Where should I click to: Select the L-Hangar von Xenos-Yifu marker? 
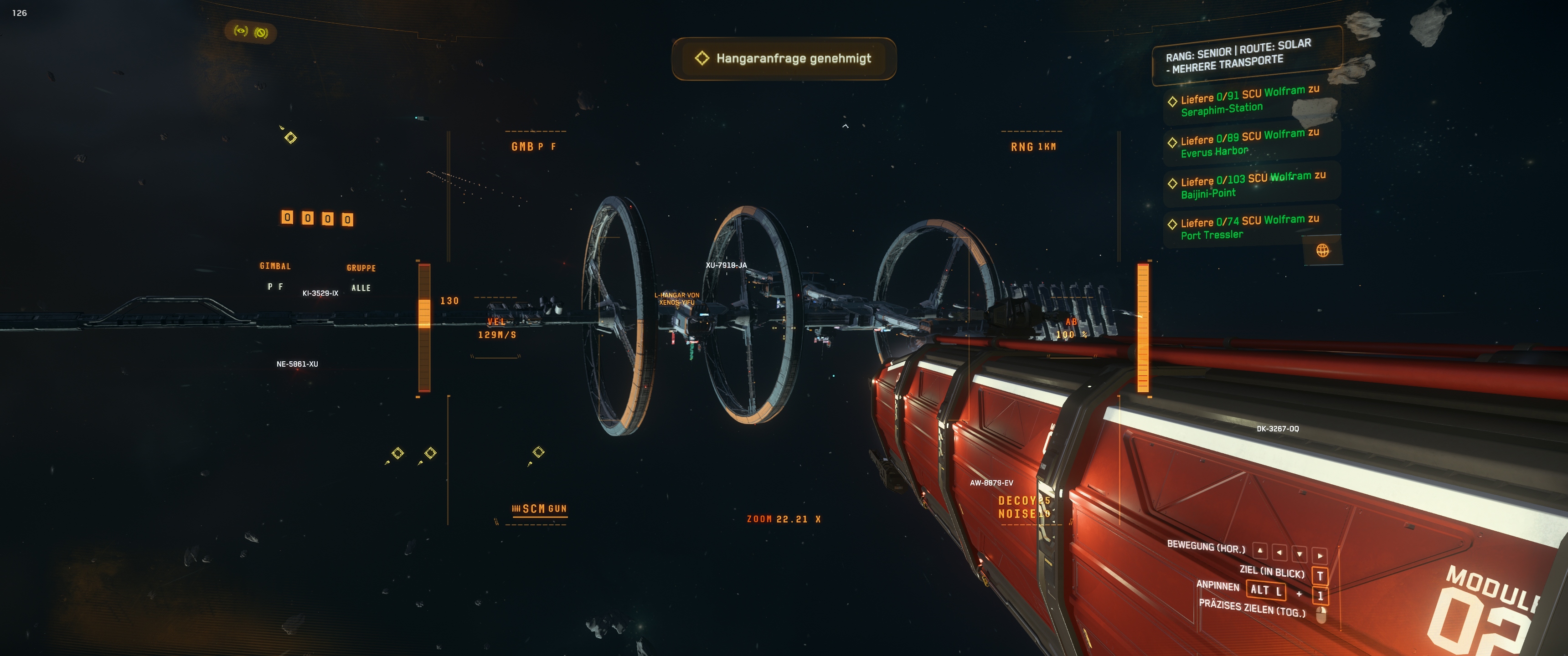(x=676, y=299)
